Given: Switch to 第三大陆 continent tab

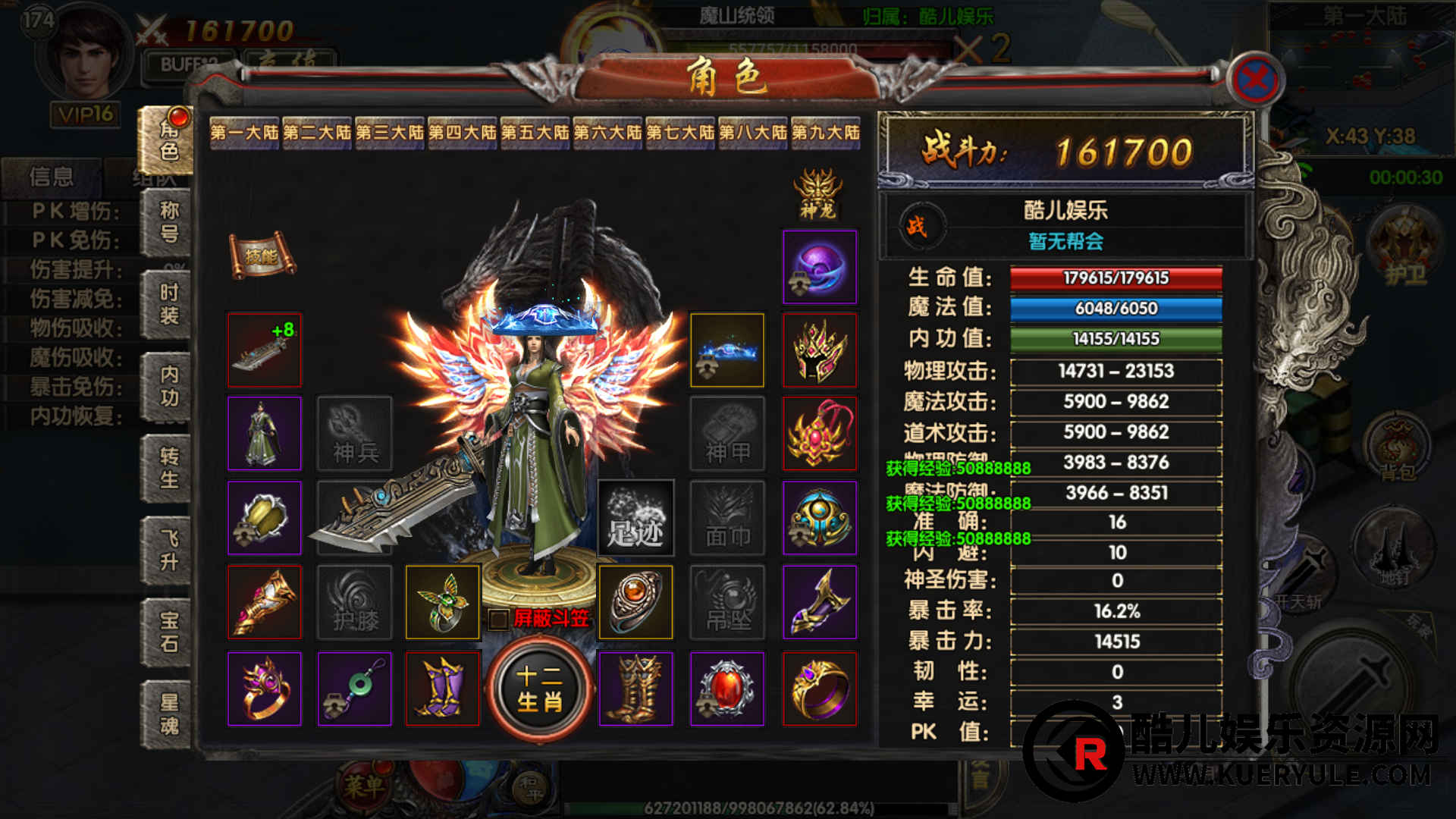Looking at the screenshot, I should point(390,133).
